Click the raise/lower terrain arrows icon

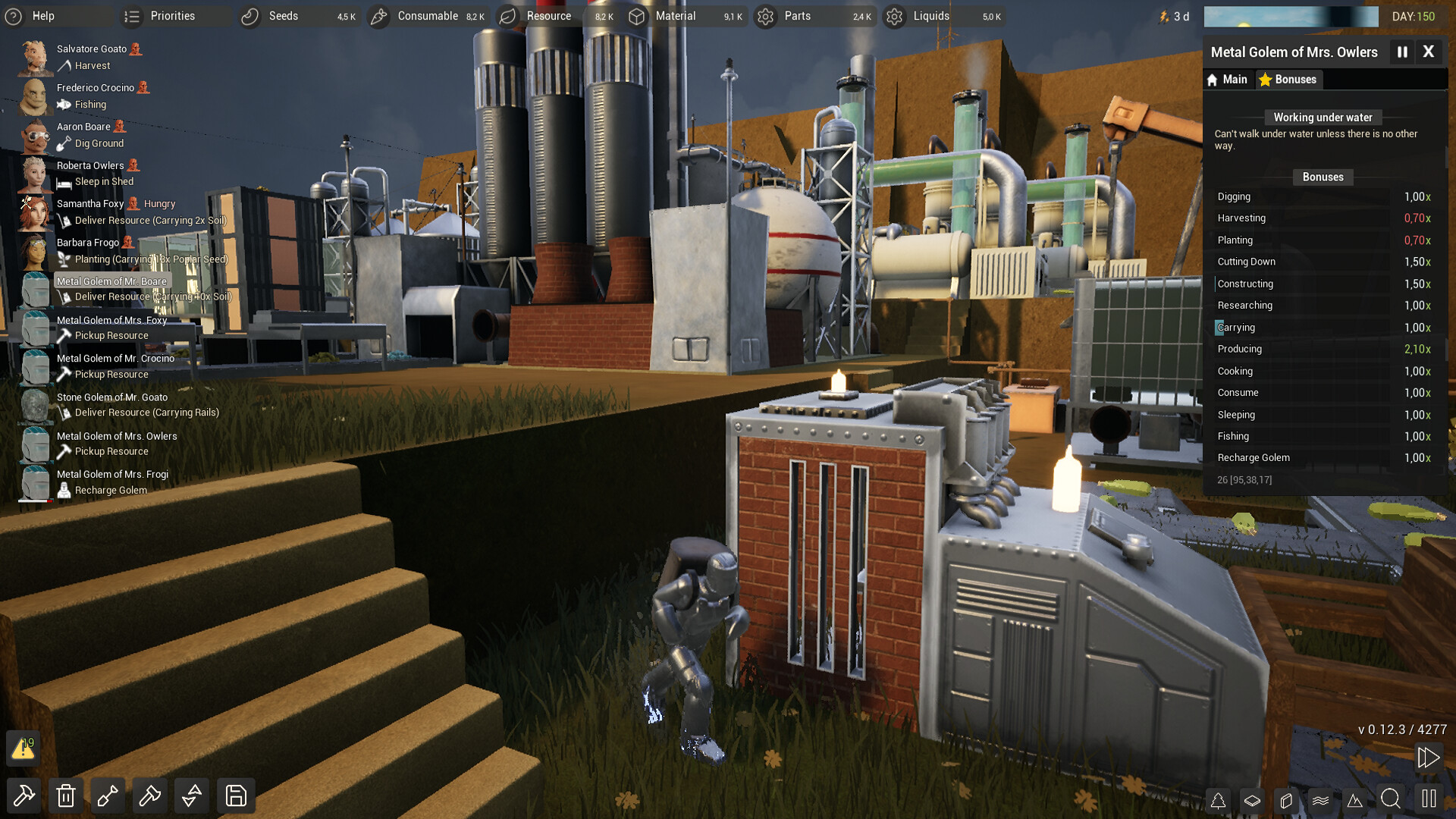[191, 795]
